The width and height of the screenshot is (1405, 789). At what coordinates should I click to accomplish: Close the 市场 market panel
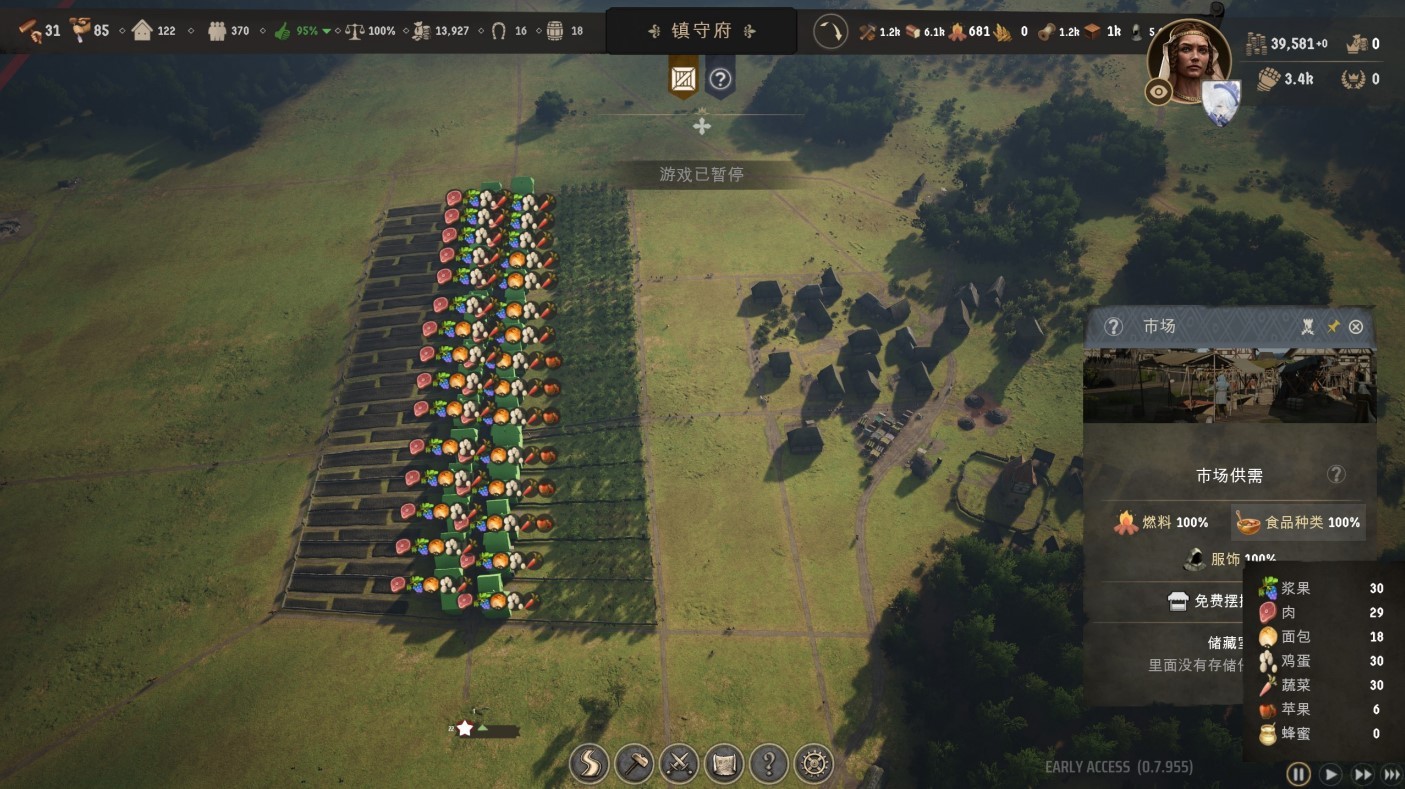point(1356,327)
